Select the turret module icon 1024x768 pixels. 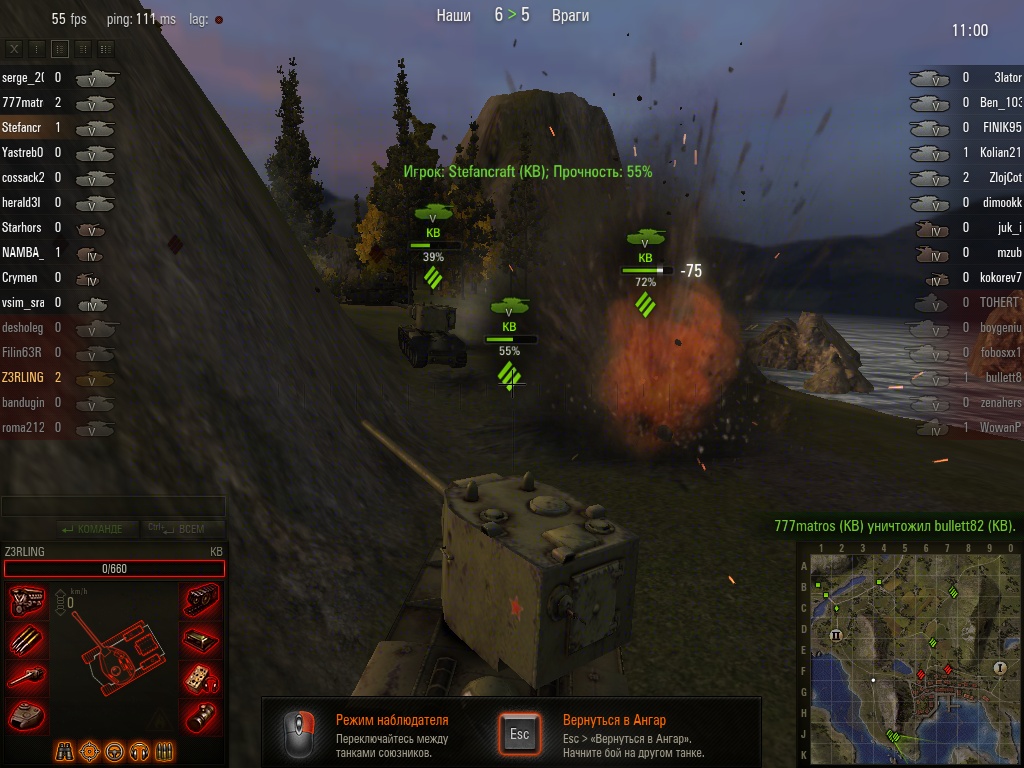[x=26, y=715]
